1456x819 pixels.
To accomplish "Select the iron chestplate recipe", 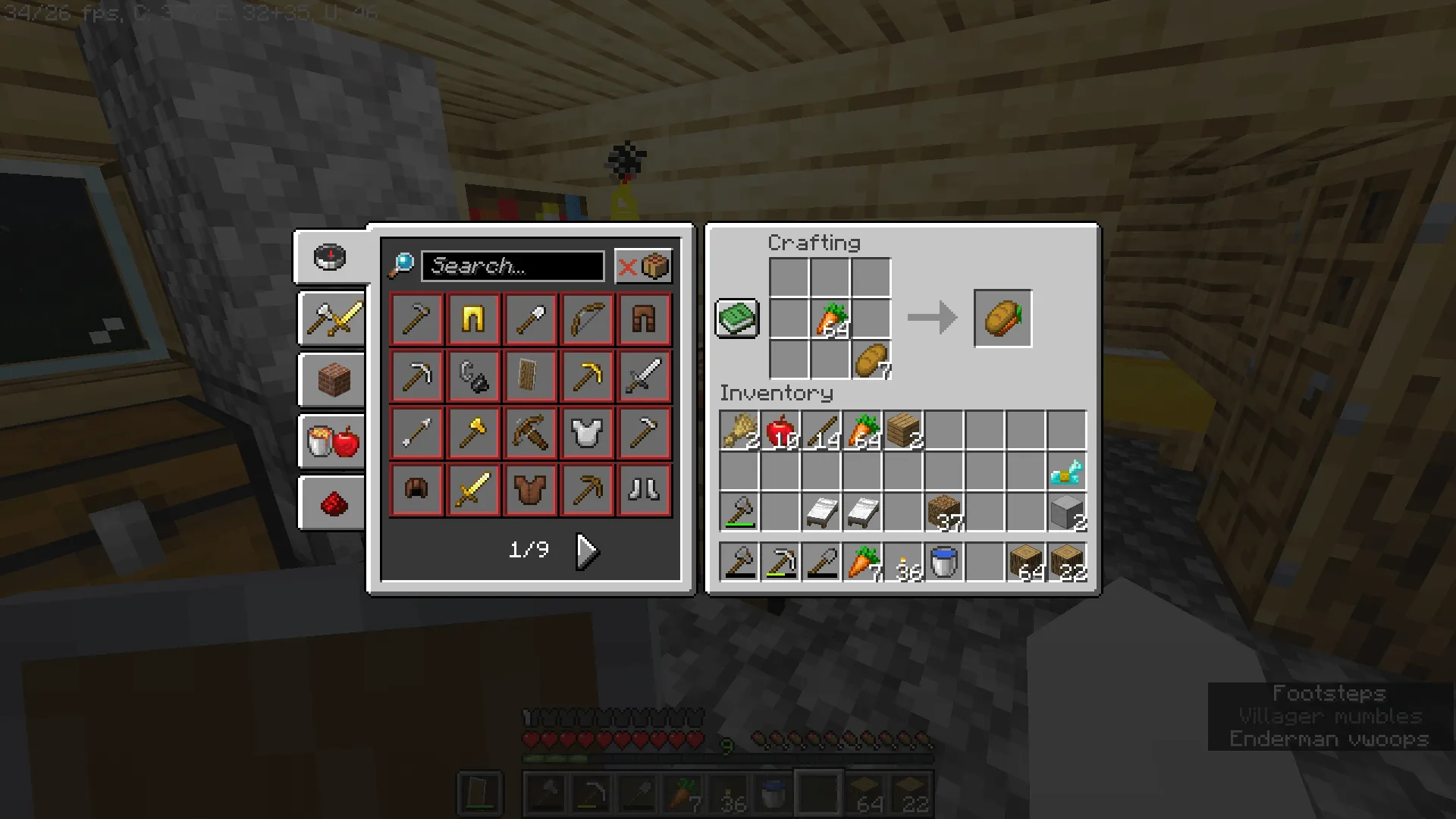I will [587, 432].
